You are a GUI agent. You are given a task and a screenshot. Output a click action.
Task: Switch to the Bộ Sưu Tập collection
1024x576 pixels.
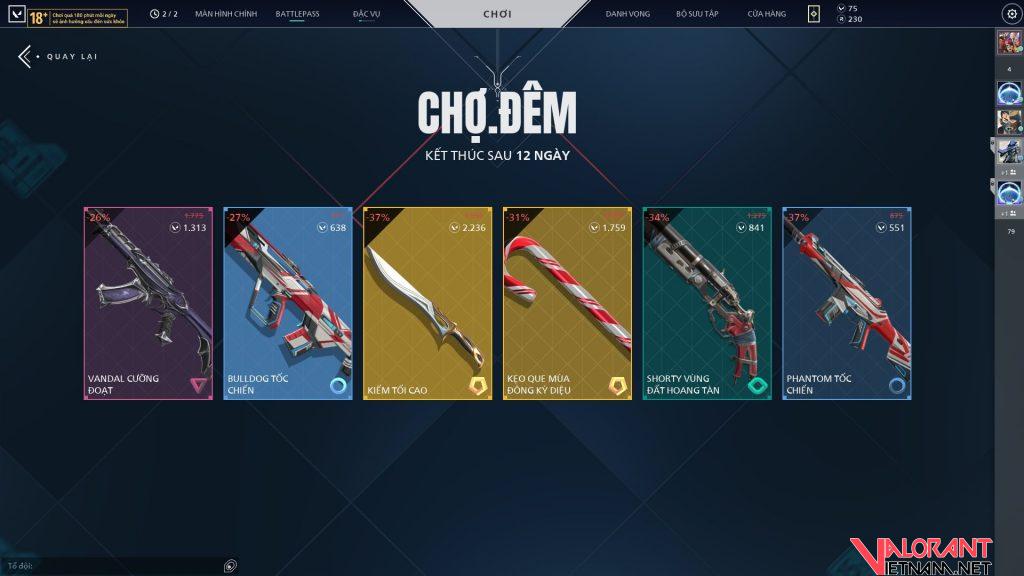click(697, 14)
